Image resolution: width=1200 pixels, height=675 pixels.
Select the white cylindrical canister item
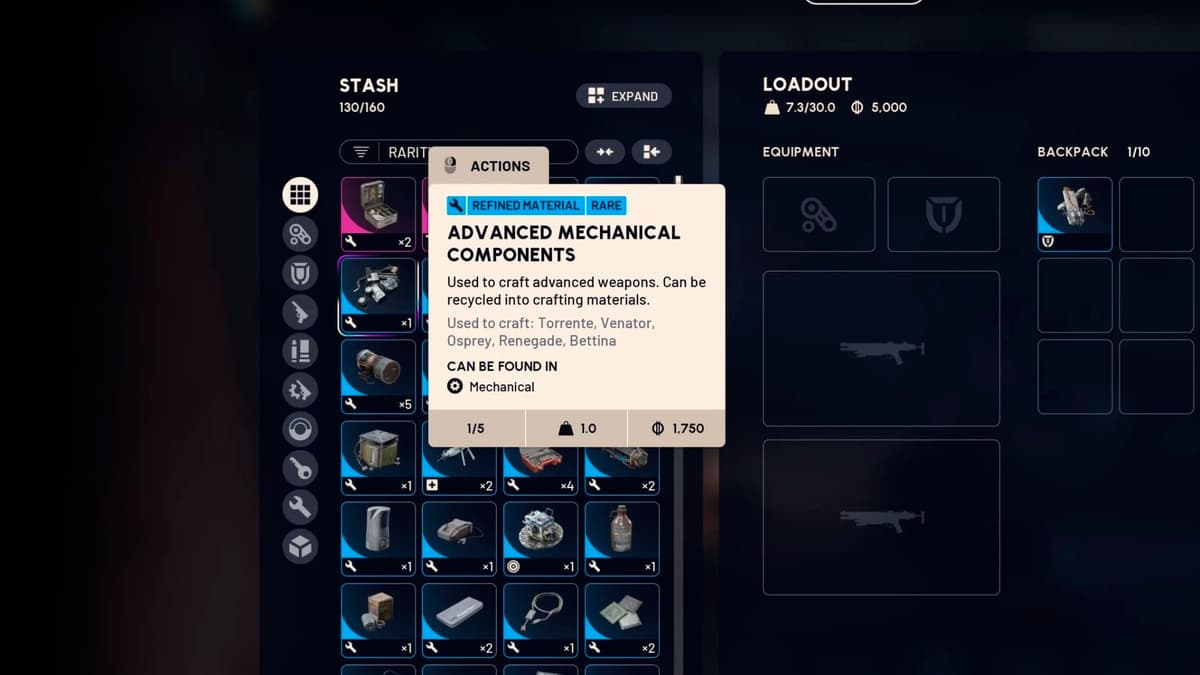[x=378, y=538]
